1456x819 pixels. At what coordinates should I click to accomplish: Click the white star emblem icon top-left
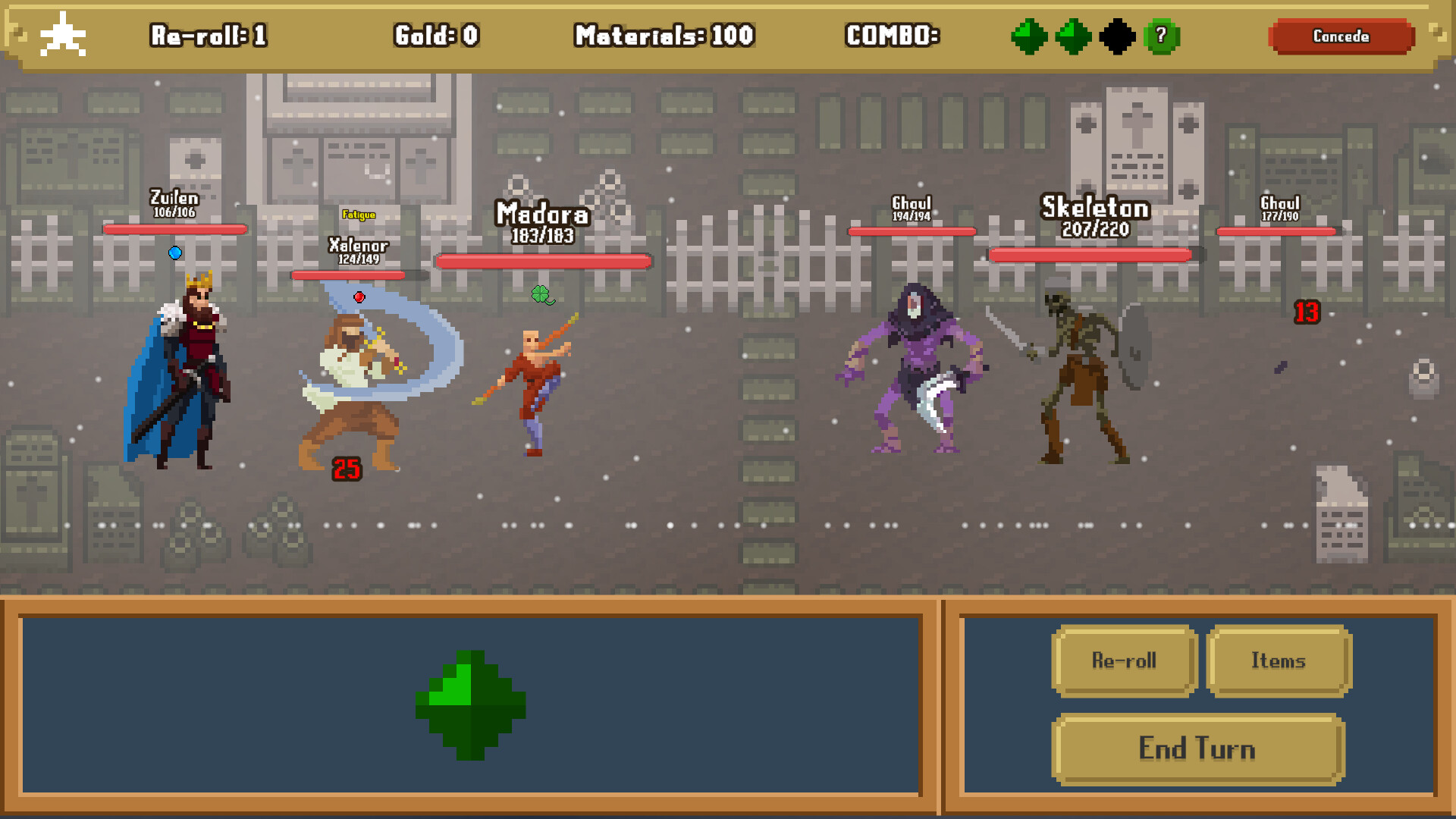pos(64,34)
